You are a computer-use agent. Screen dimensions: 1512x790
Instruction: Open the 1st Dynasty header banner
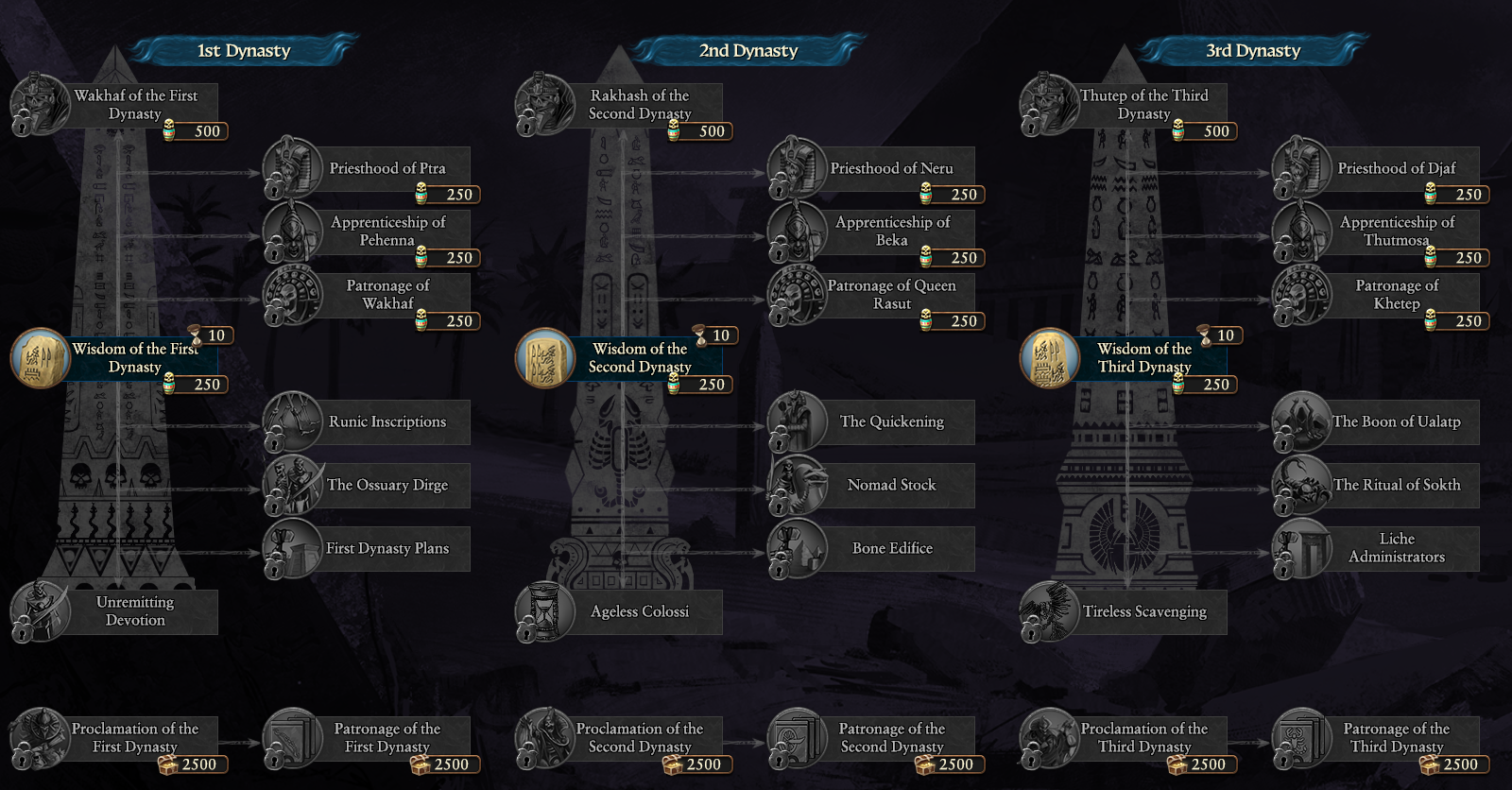(x=243, y=51)
